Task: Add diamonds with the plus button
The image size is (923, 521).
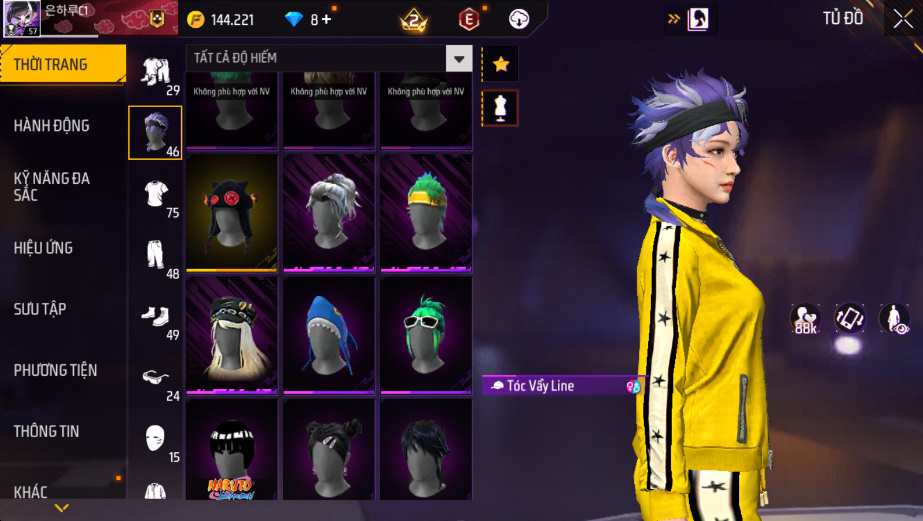Action: tap(326, 19)
